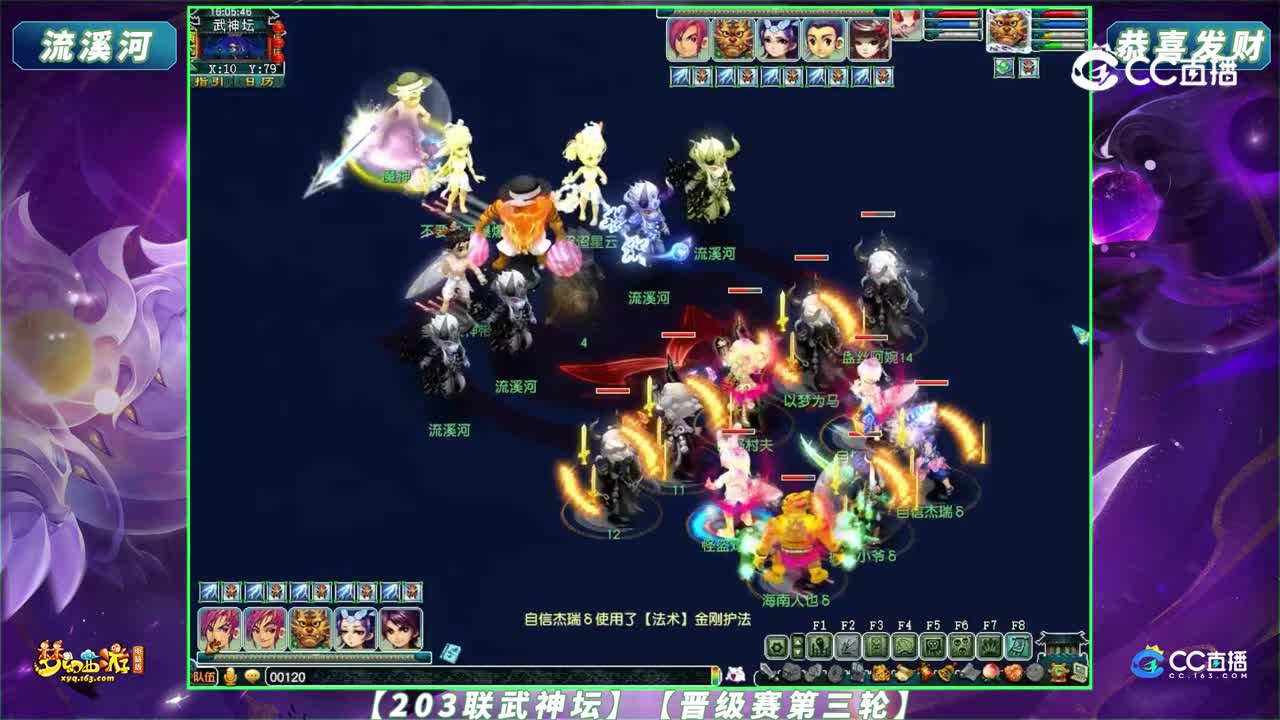
Task: Click the up arrow of the skill-bar stepper
Action: [798, 640]
